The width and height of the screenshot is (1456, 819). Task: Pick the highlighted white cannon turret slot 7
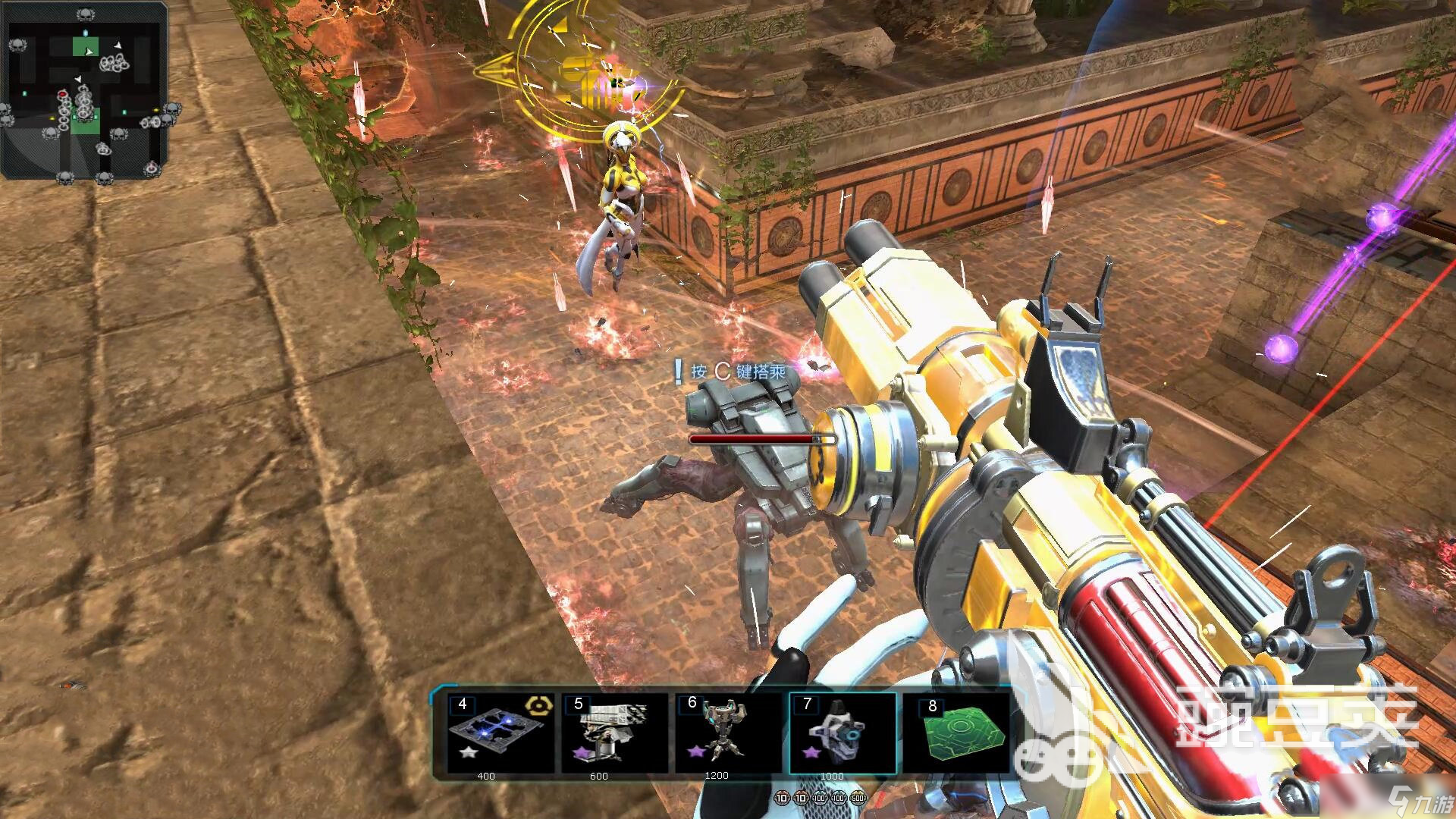(x=842, y=733)
